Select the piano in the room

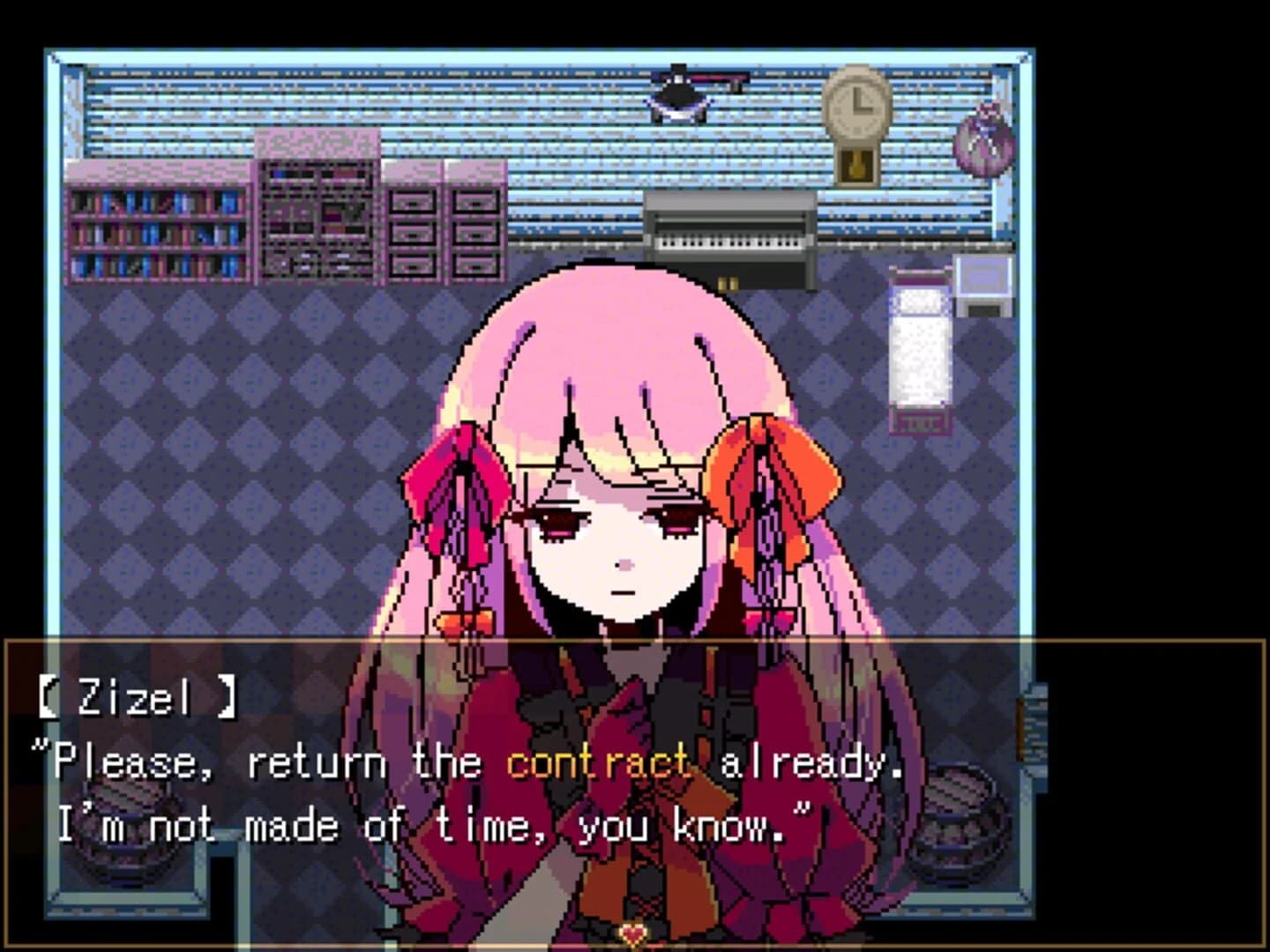click(732, 238)
